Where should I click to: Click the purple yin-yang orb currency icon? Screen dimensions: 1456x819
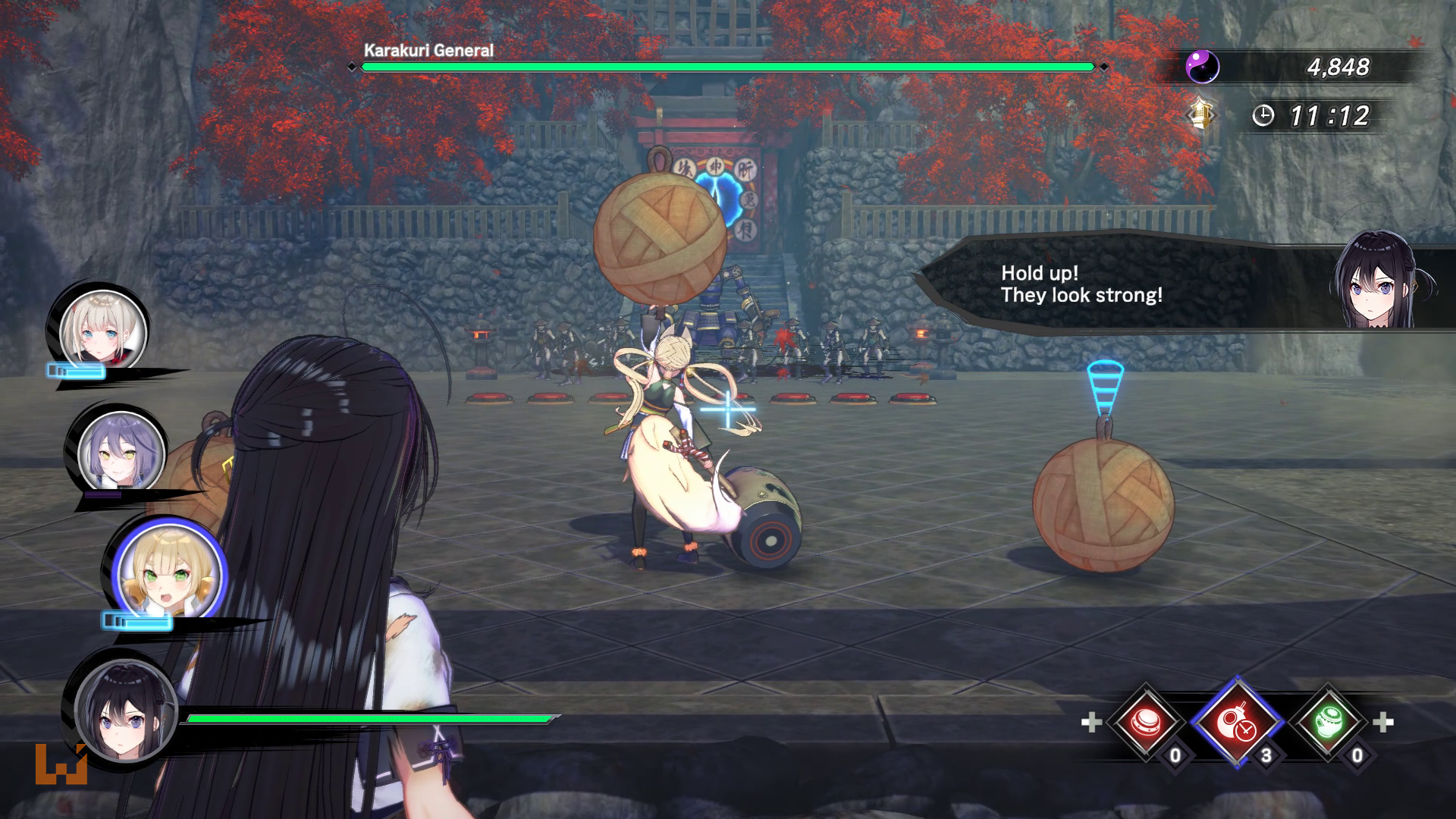pyautogui.click(x=1202, y=67)
